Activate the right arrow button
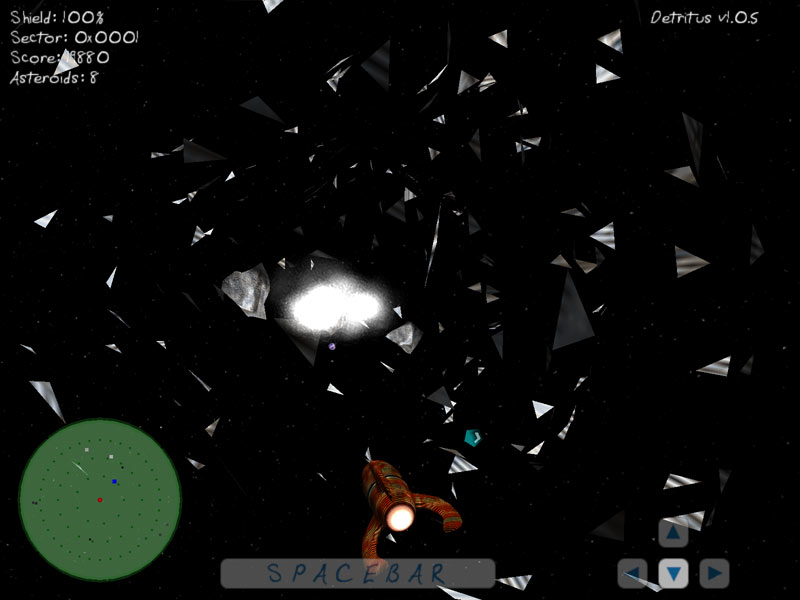Screen dimensions: 800x600 [714, 573]
